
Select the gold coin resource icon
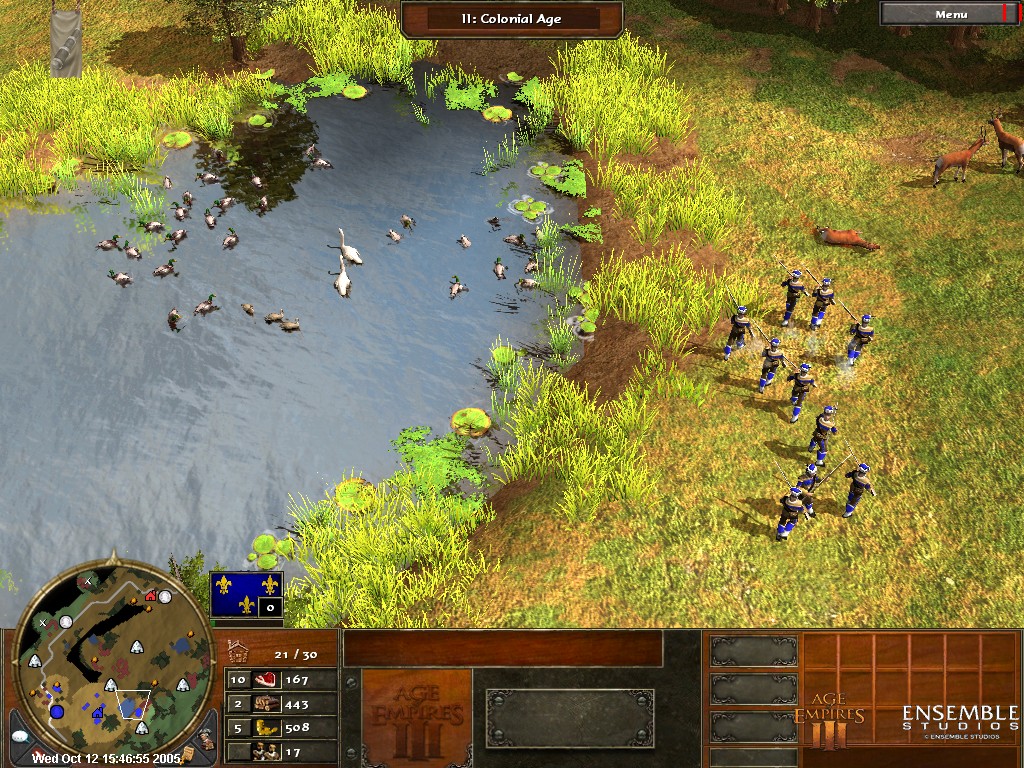pos(266,727)
